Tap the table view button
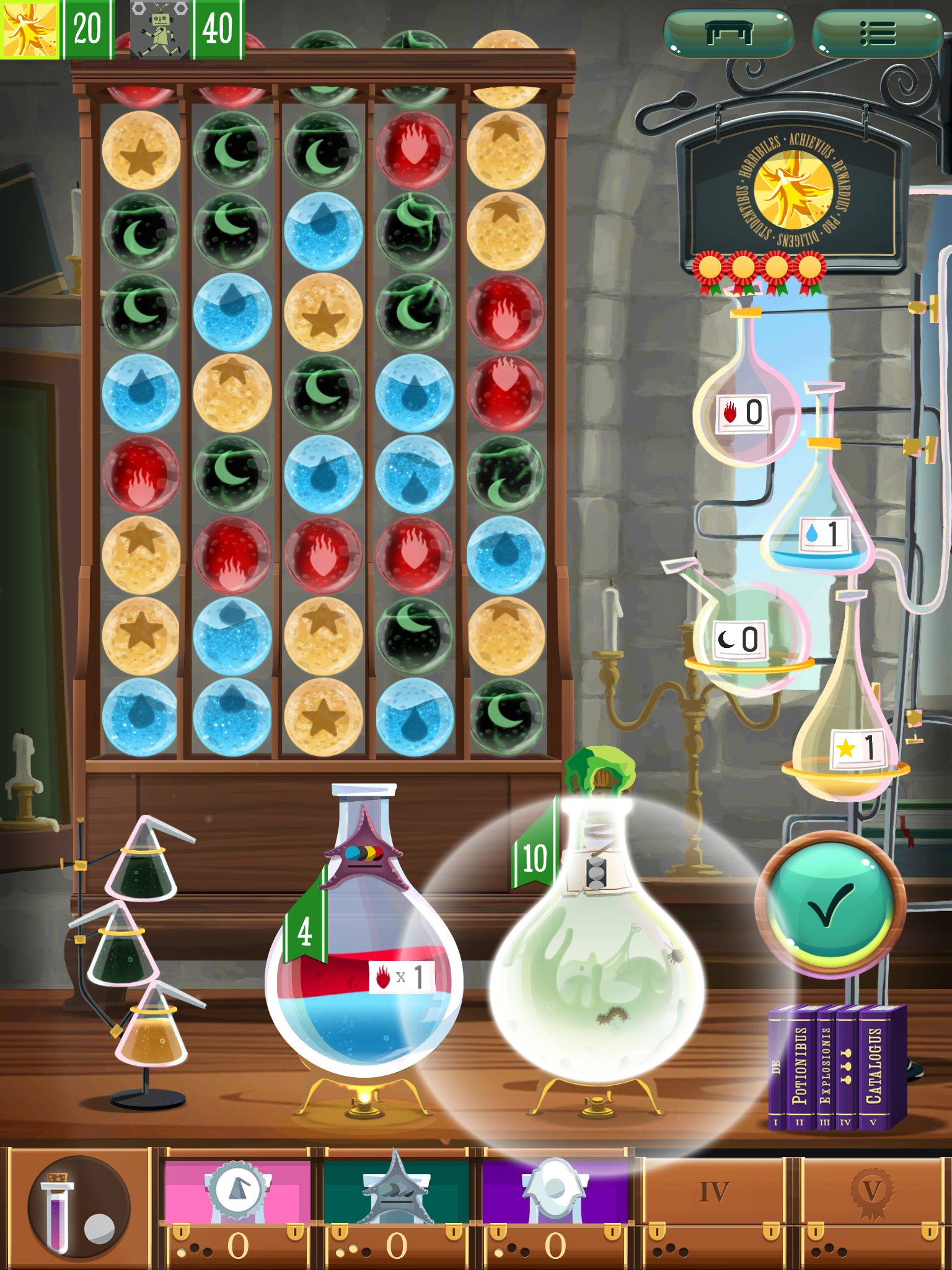The width and height of the screenshot is (952, 1270). click(x=728, y=33)
